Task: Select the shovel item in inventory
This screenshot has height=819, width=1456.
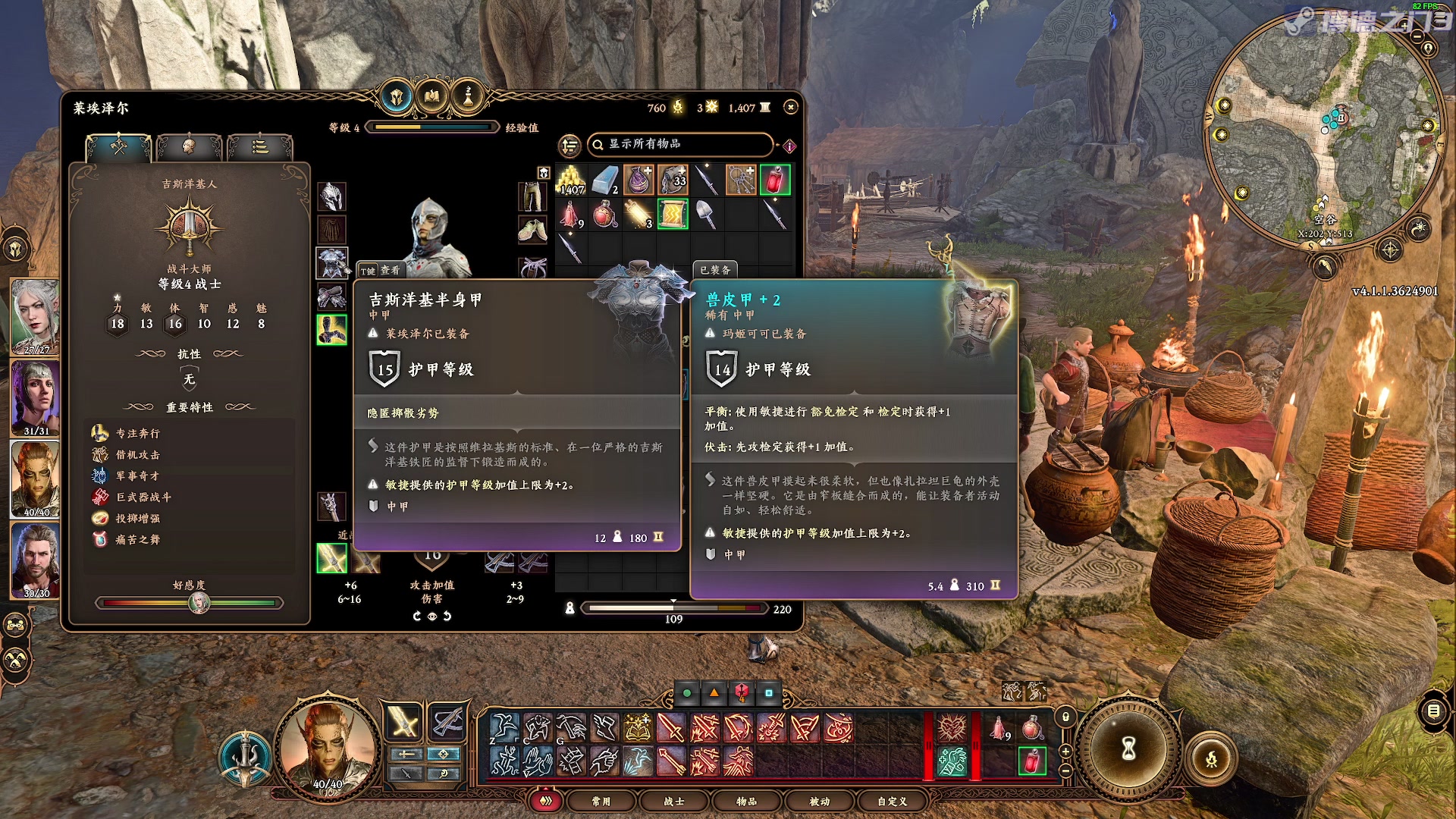Action: [x=706, y=215]
